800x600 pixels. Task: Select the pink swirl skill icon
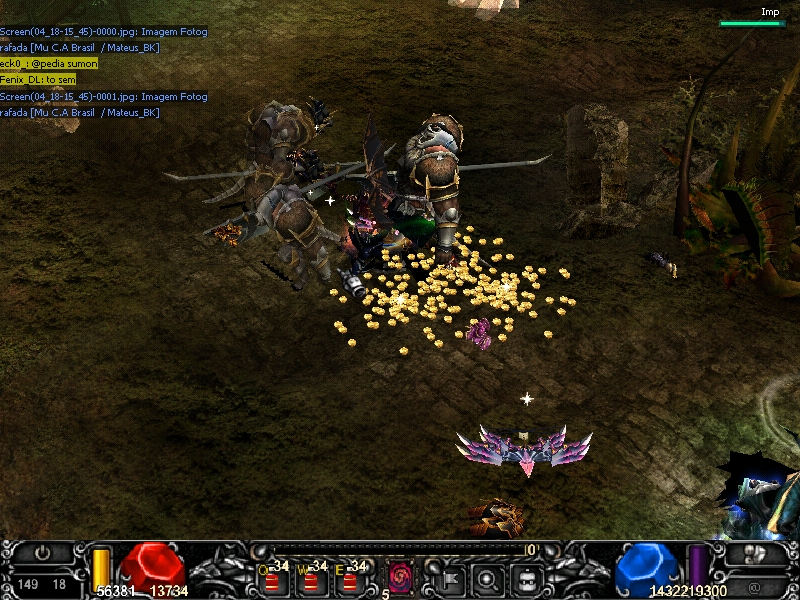401,577
